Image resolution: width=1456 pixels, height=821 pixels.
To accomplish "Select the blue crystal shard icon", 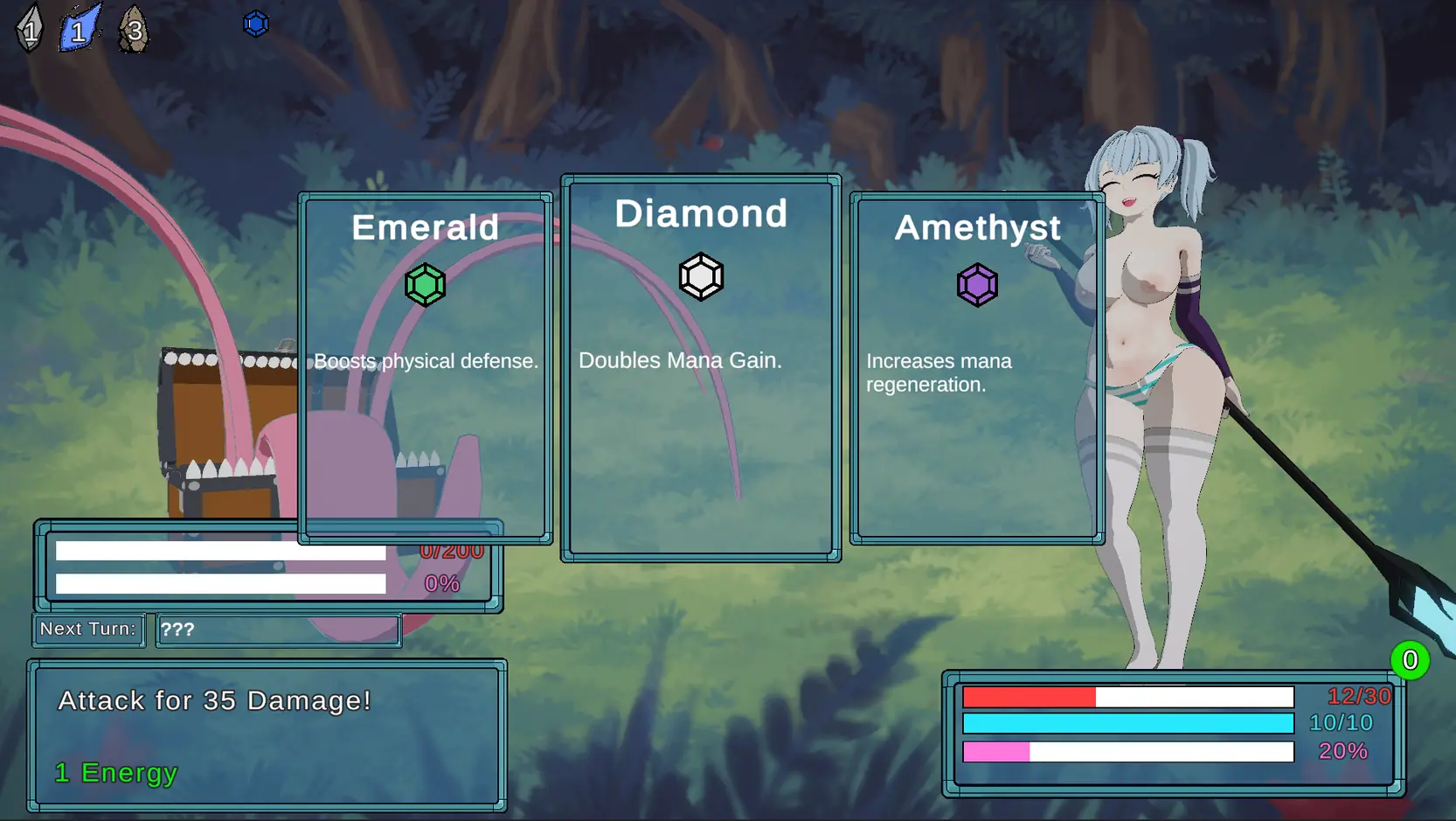I will (80, 30).
